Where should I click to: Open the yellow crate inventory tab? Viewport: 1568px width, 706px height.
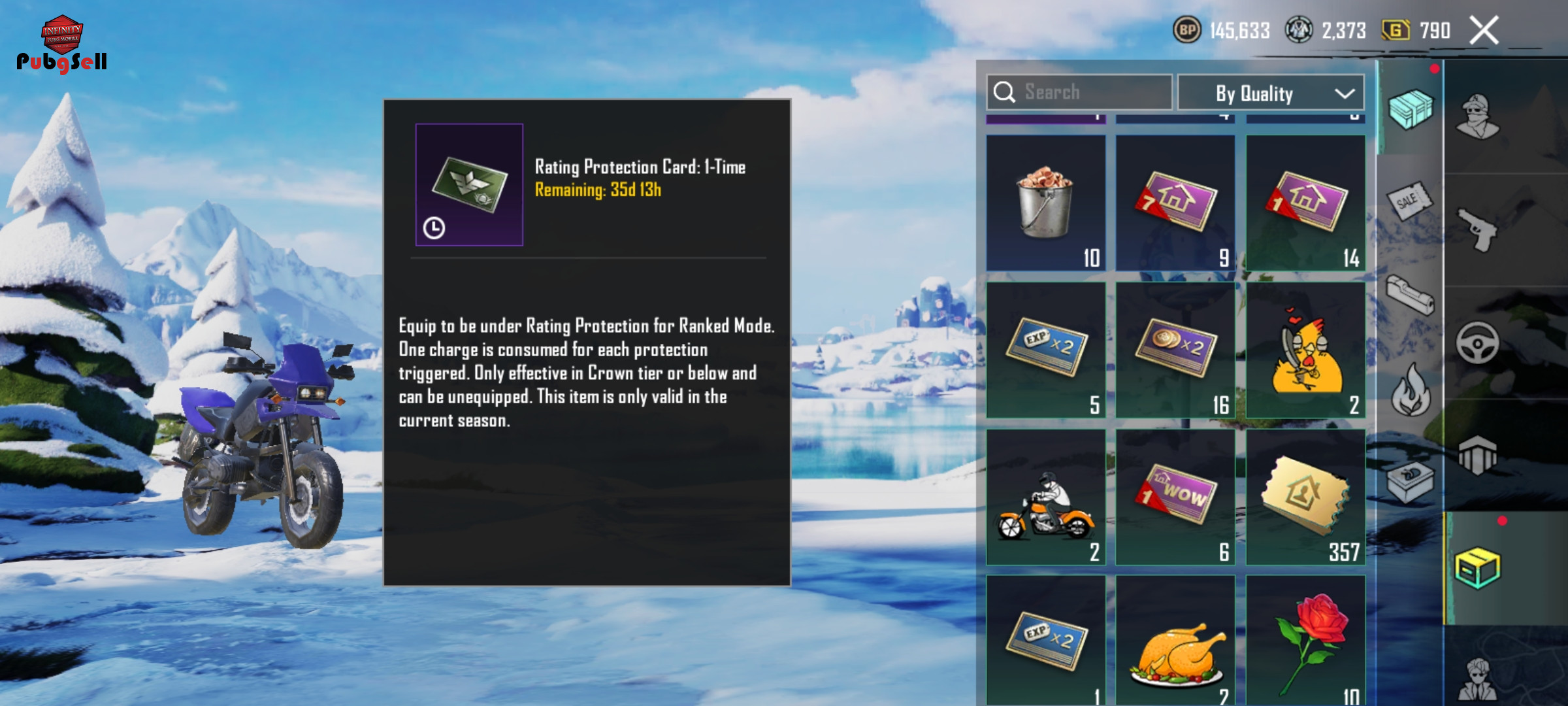point(1478,567)
